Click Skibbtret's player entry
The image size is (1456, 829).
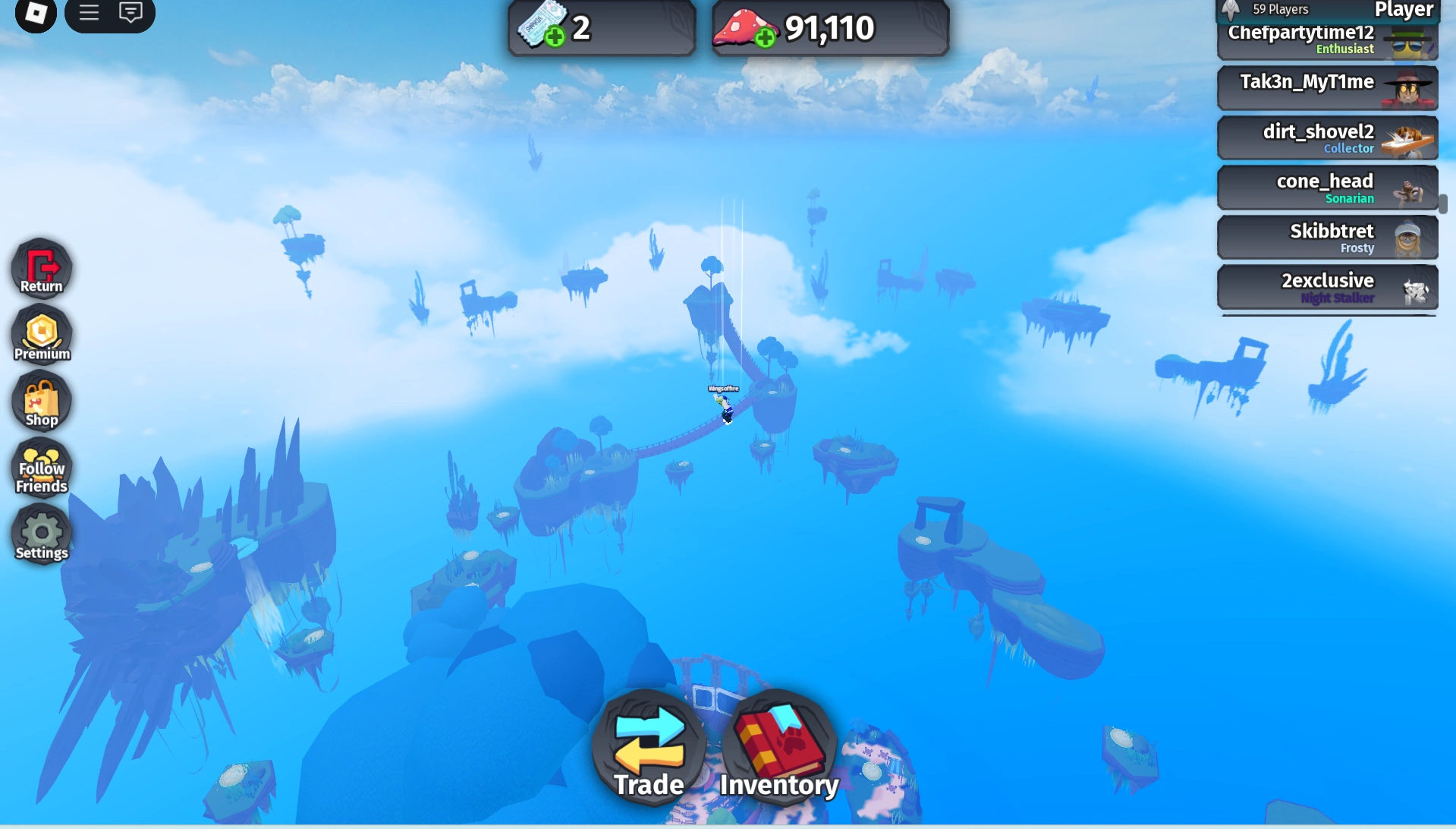click(1328, 237)
